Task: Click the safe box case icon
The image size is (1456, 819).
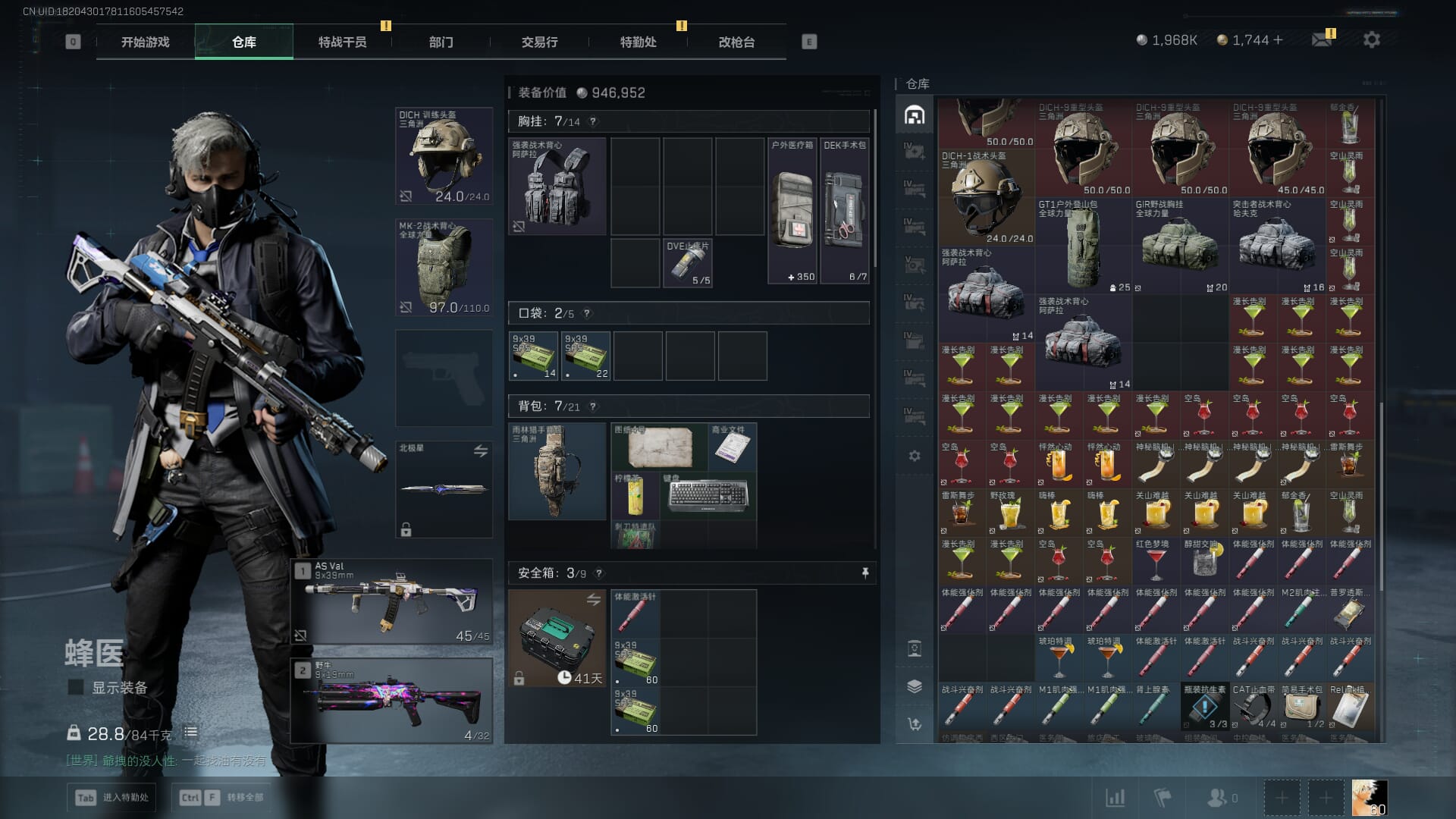Action: 557,639
